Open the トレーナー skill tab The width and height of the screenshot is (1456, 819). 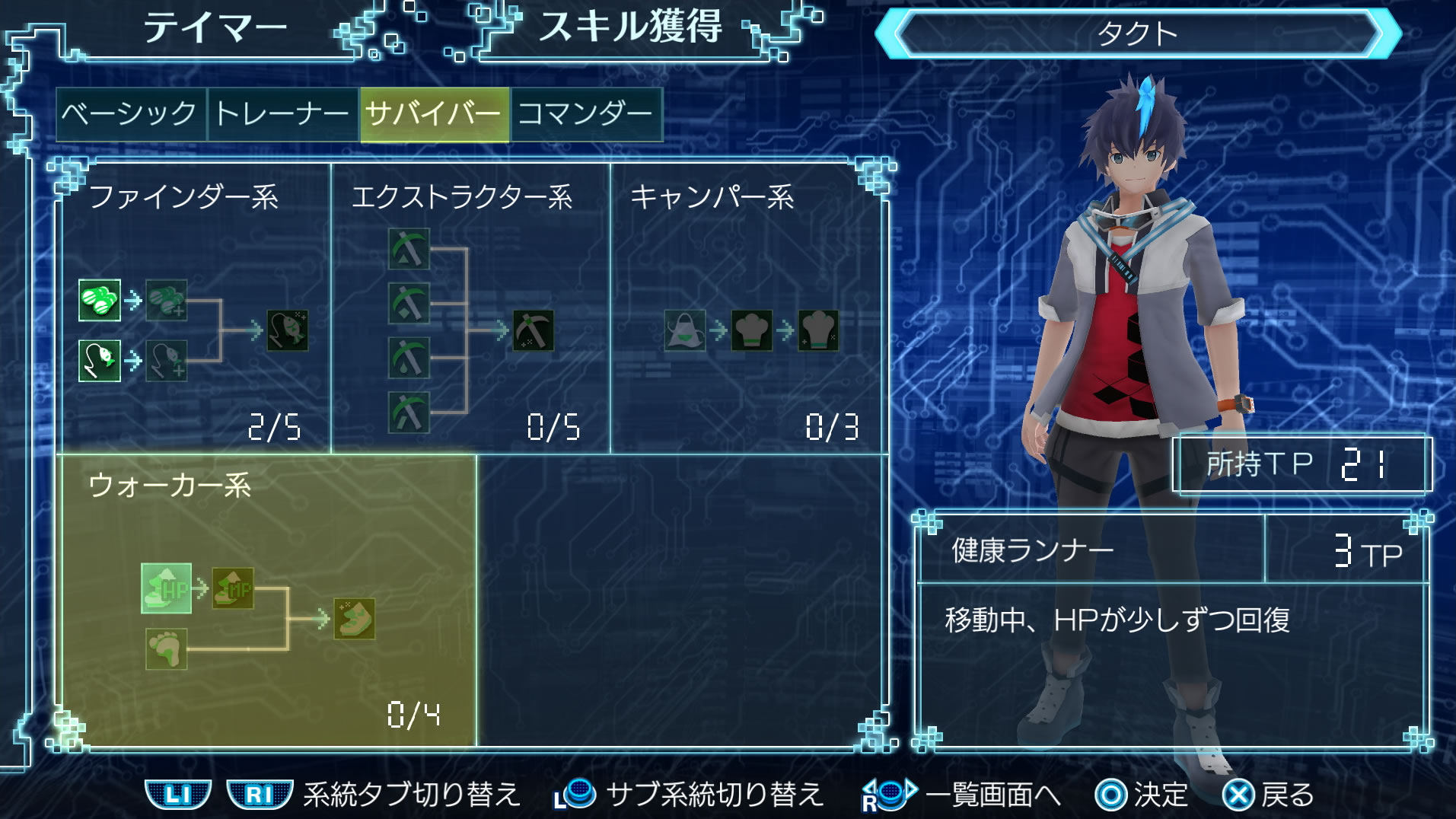point(282,114)
